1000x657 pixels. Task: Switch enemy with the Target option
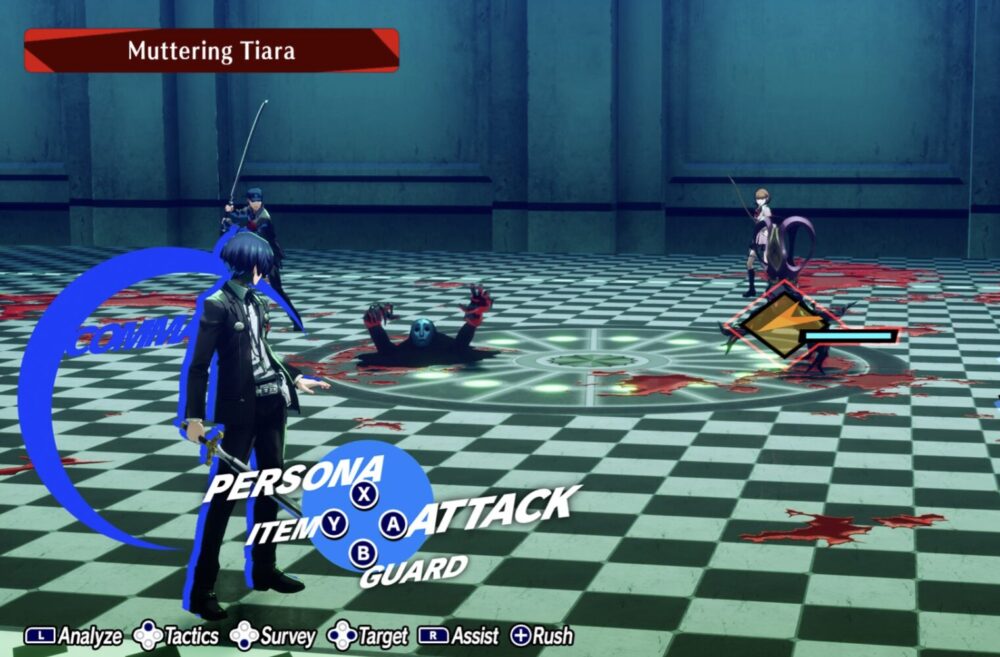(x=368, y=636)
